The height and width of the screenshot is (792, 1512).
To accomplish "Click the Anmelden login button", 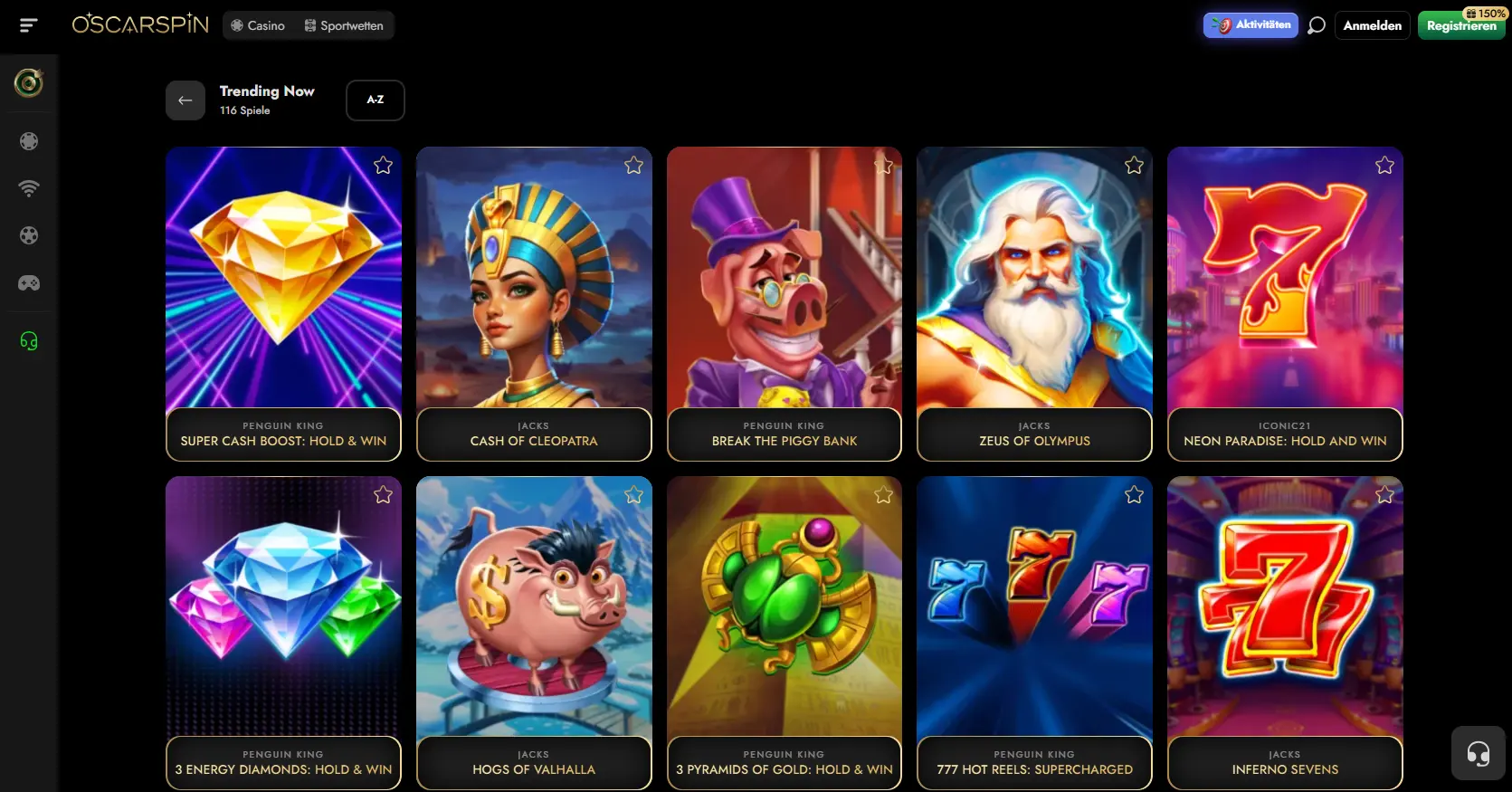I will click(x=1372, y=25).
